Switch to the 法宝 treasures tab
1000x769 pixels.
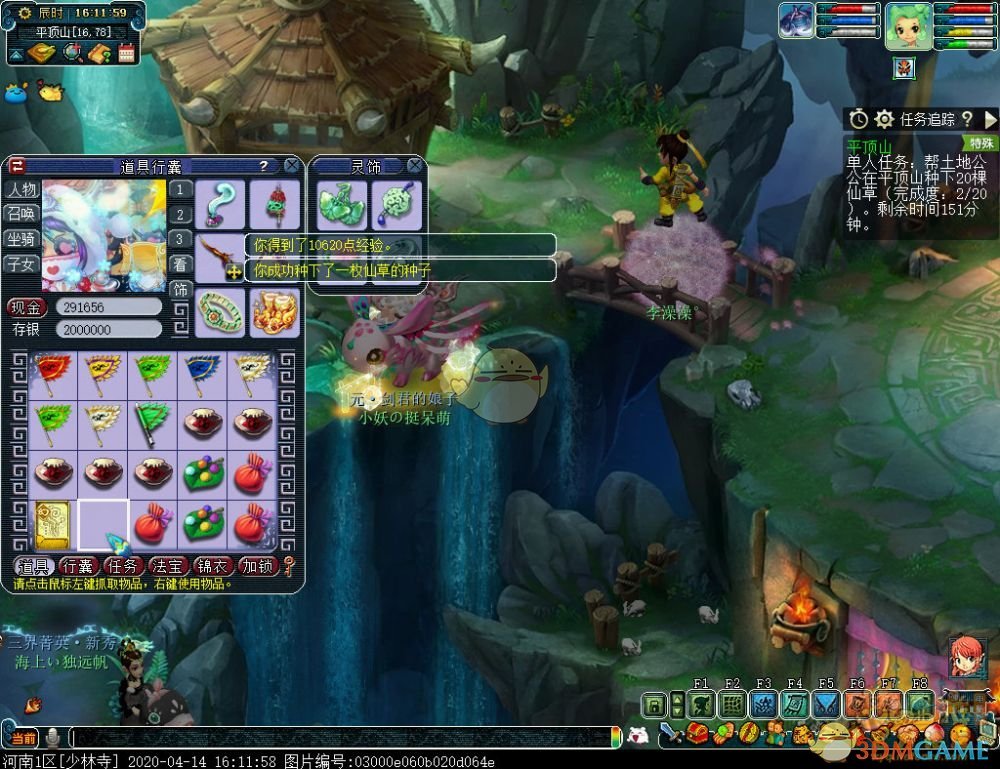[x=168, y=566]
